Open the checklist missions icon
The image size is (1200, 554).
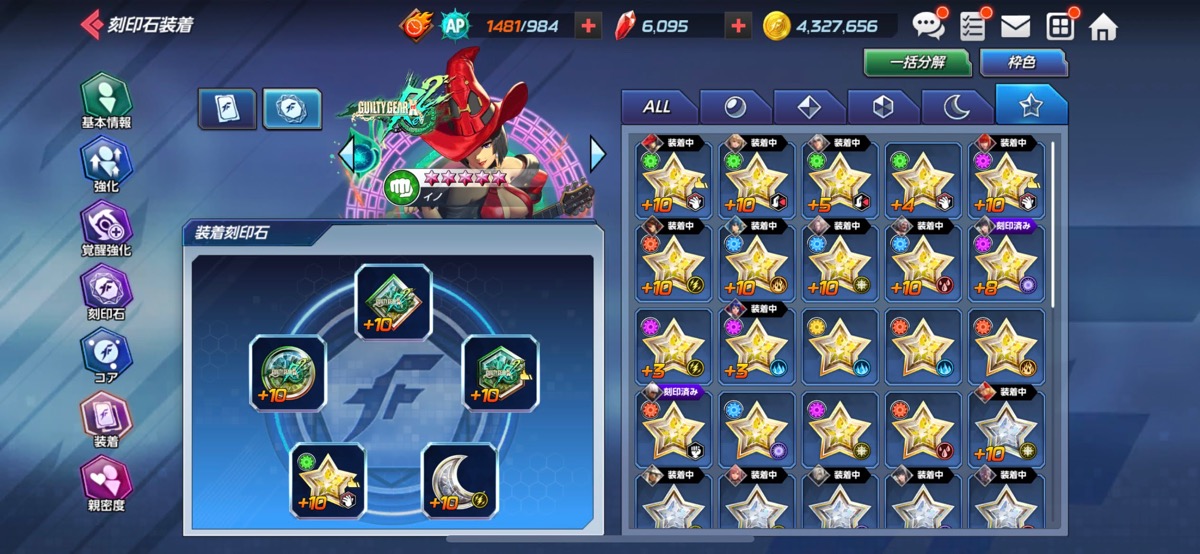[972, 27]
